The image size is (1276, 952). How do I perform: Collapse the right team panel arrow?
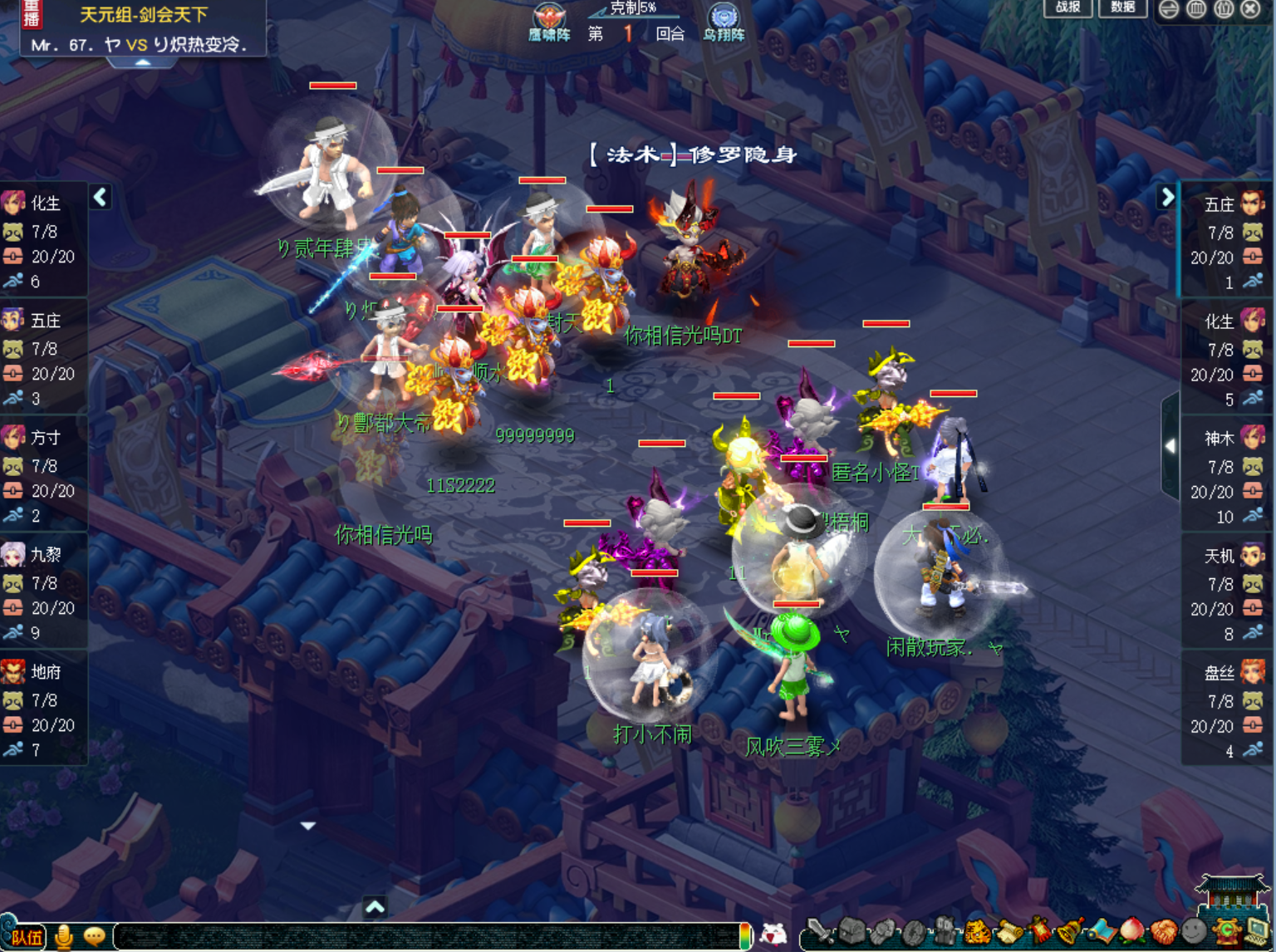[x=1167, y=197]
